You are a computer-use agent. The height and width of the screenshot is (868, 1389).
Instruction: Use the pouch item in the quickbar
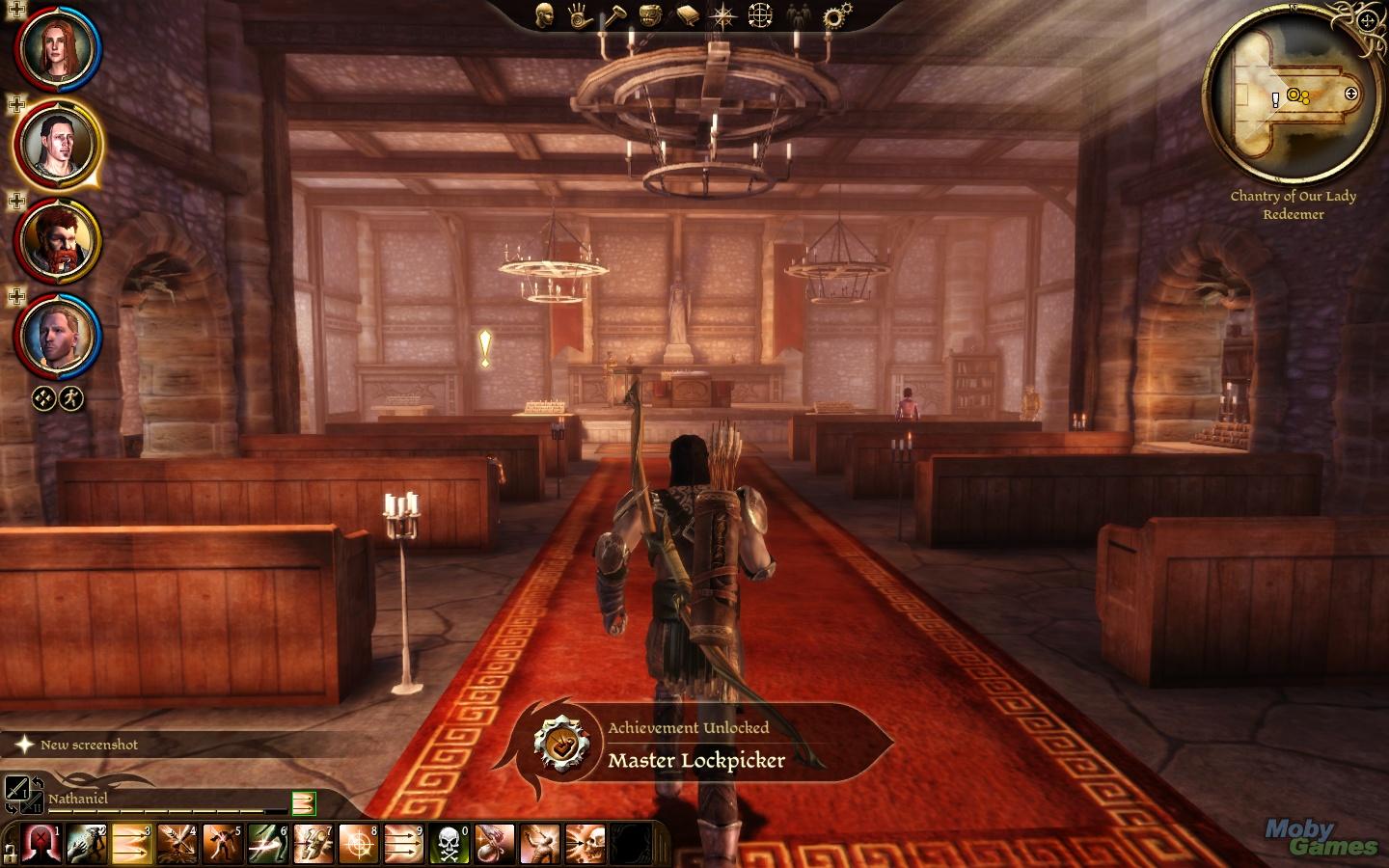click(x=493, y=845)
